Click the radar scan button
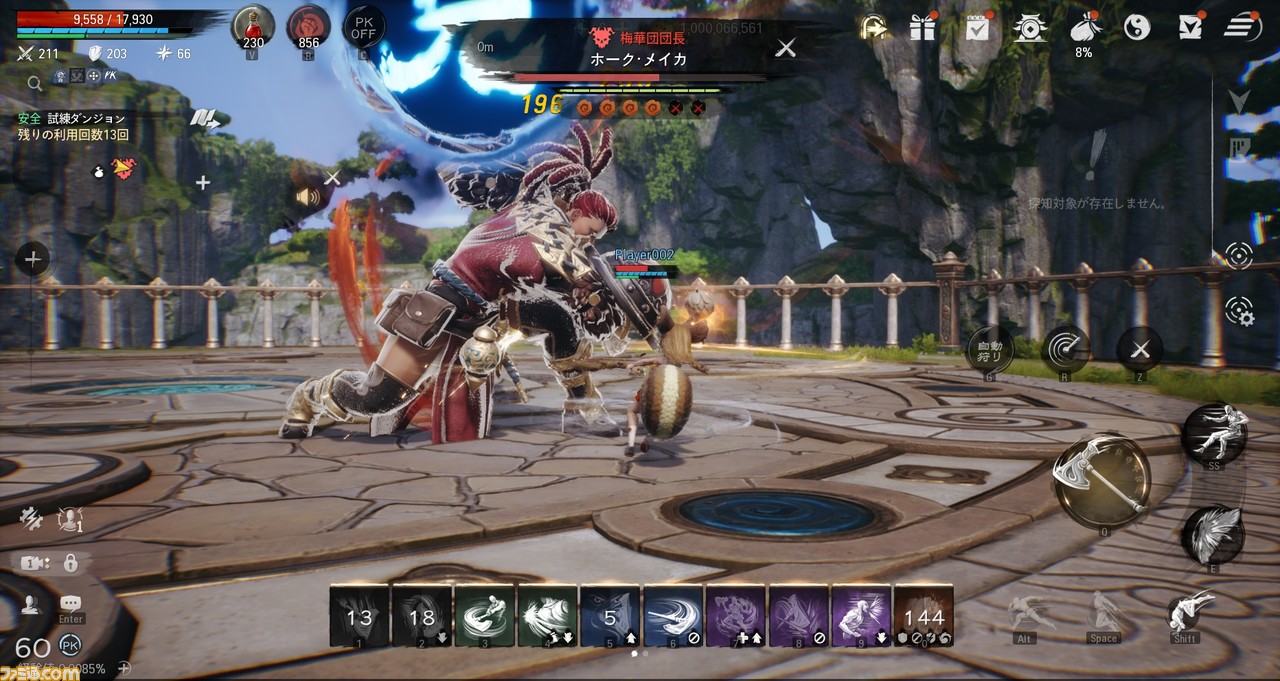 pos(1065,349)
